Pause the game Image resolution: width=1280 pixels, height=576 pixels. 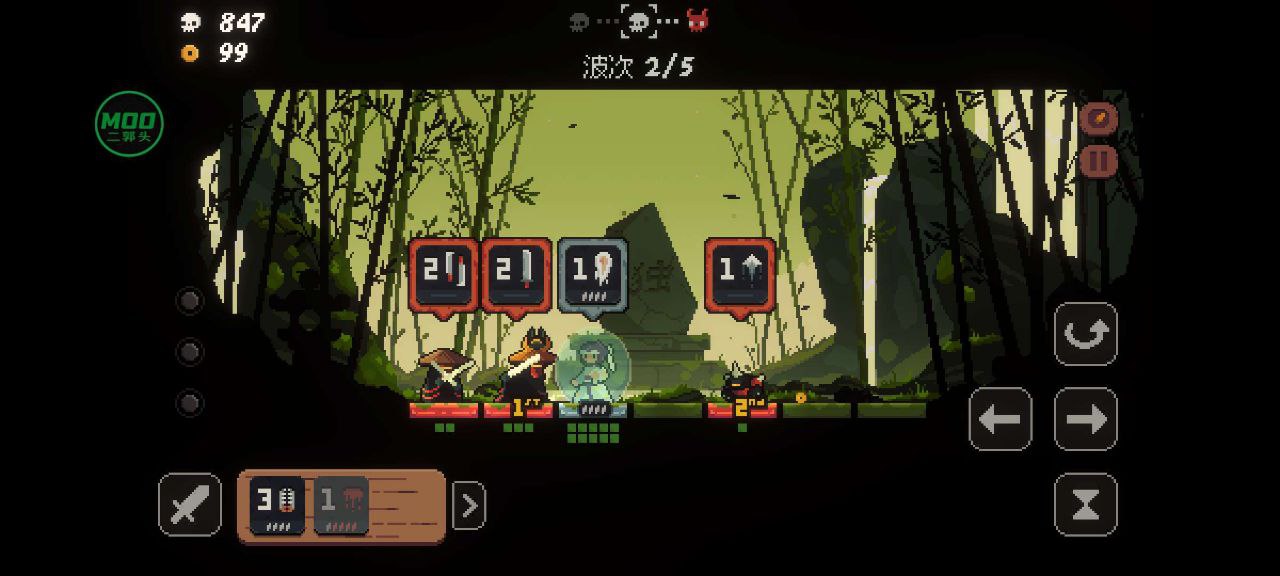point(1098,160)
